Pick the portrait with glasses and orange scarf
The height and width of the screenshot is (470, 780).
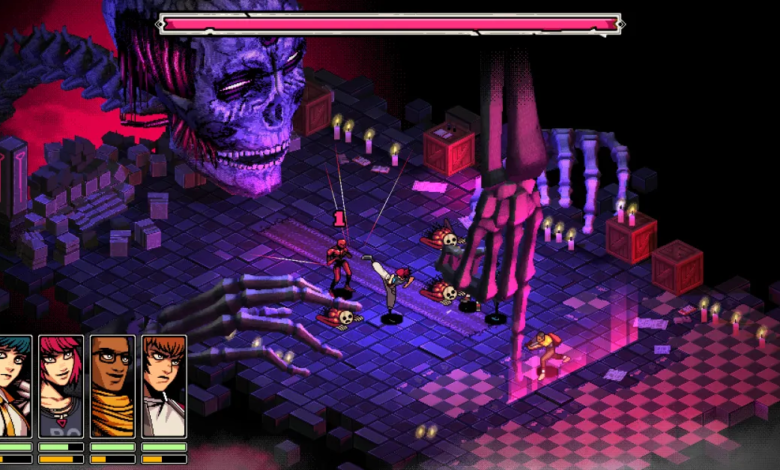(x=112, y=385)
